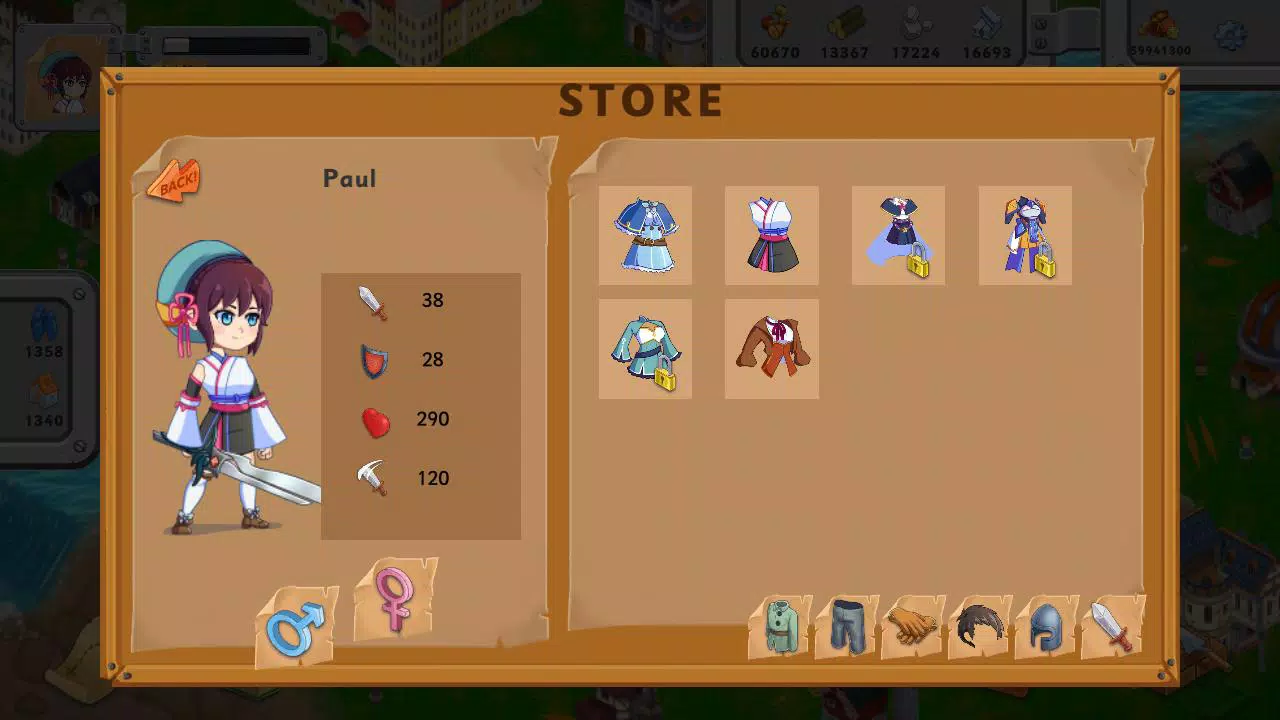The height and width of the screenshot is (720, 1280).
Task: Select the light blue dress outfit
Action: click(x=644, y=235)
